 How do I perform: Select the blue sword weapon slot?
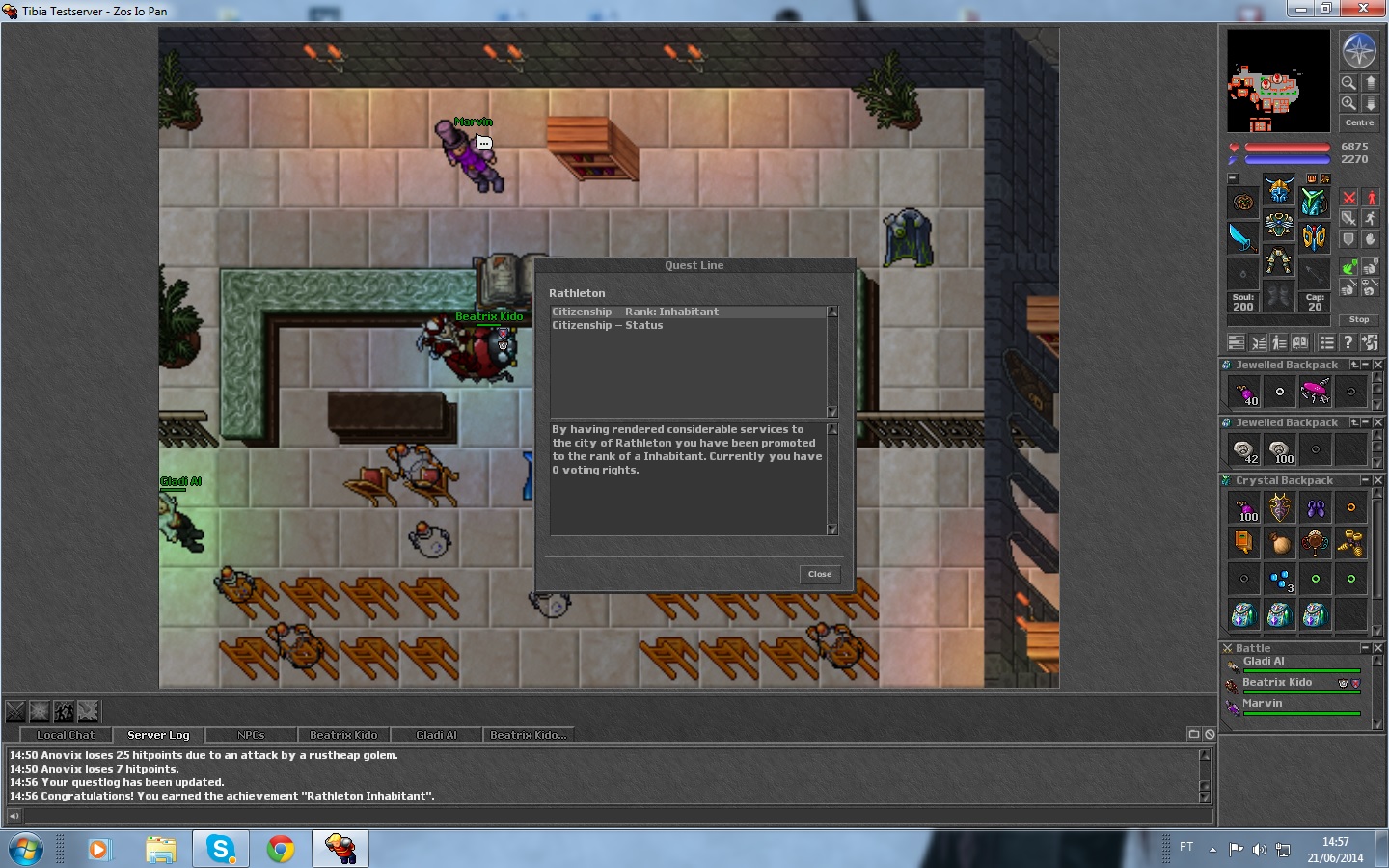point(1242,236)
